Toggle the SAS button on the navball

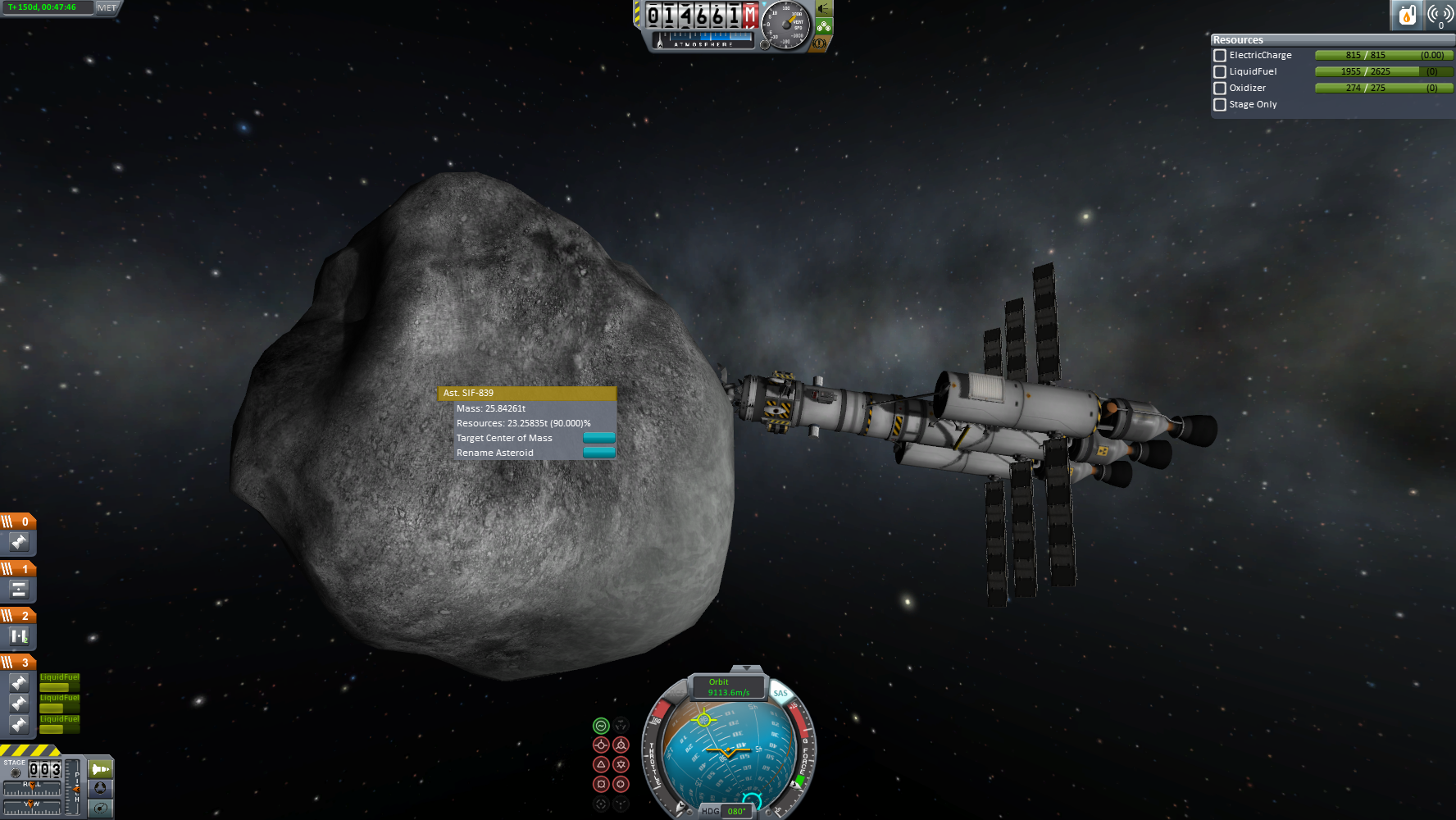point(780,694)
